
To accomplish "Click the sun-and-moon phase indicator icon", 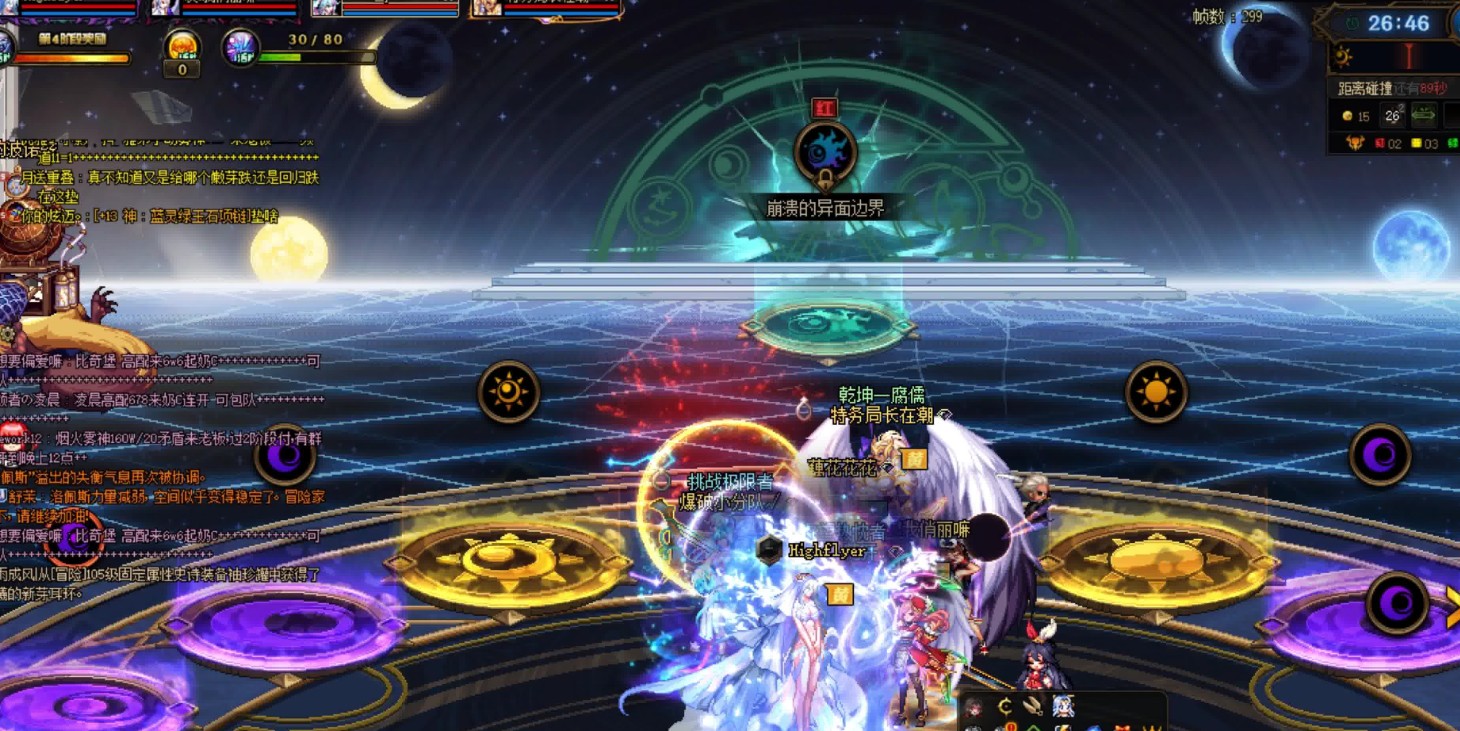I will pyautogui.click(x=1343, y=56).
